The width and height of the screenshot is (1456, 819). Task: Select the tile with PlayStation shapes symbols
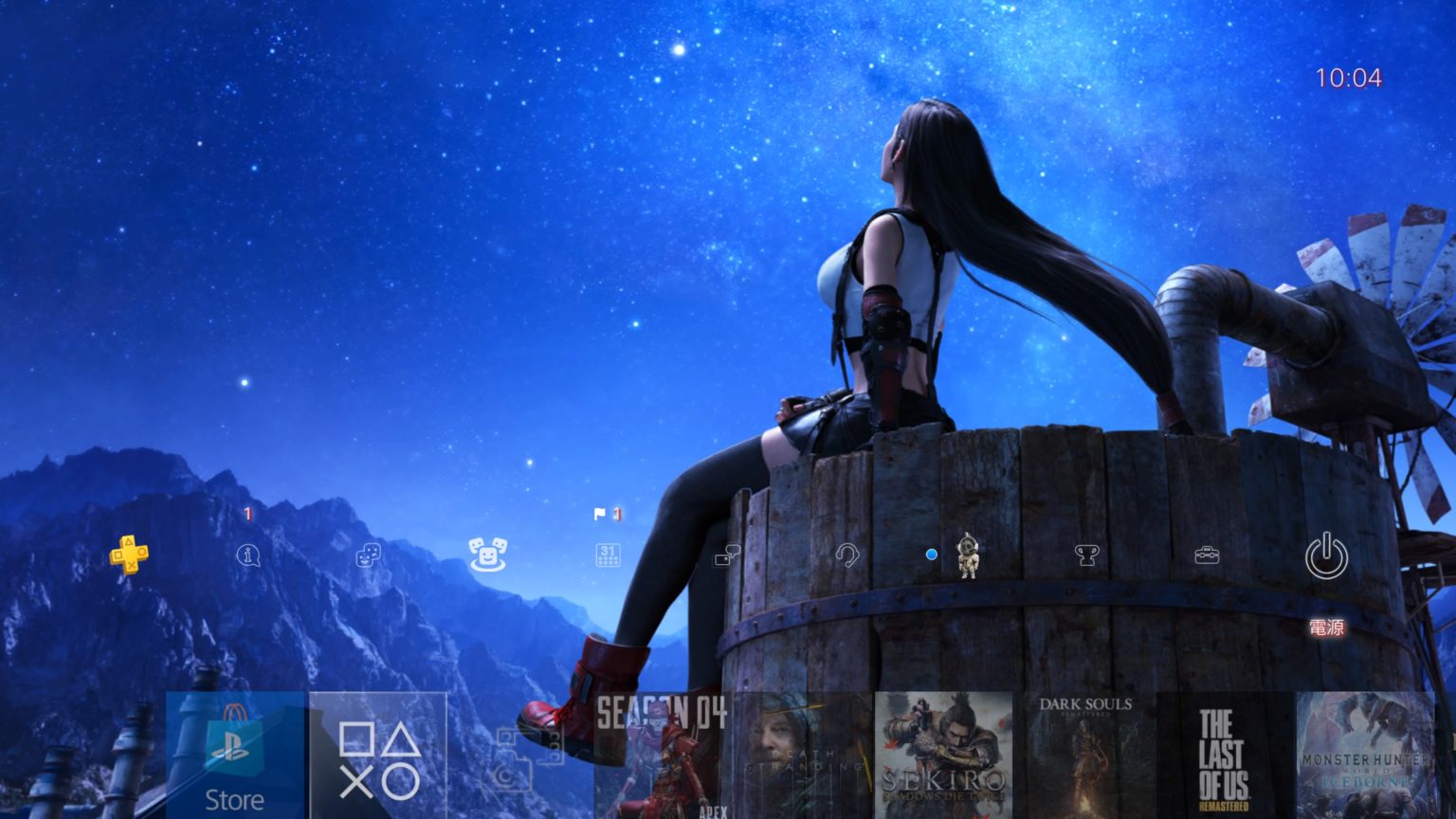point(378,755)
